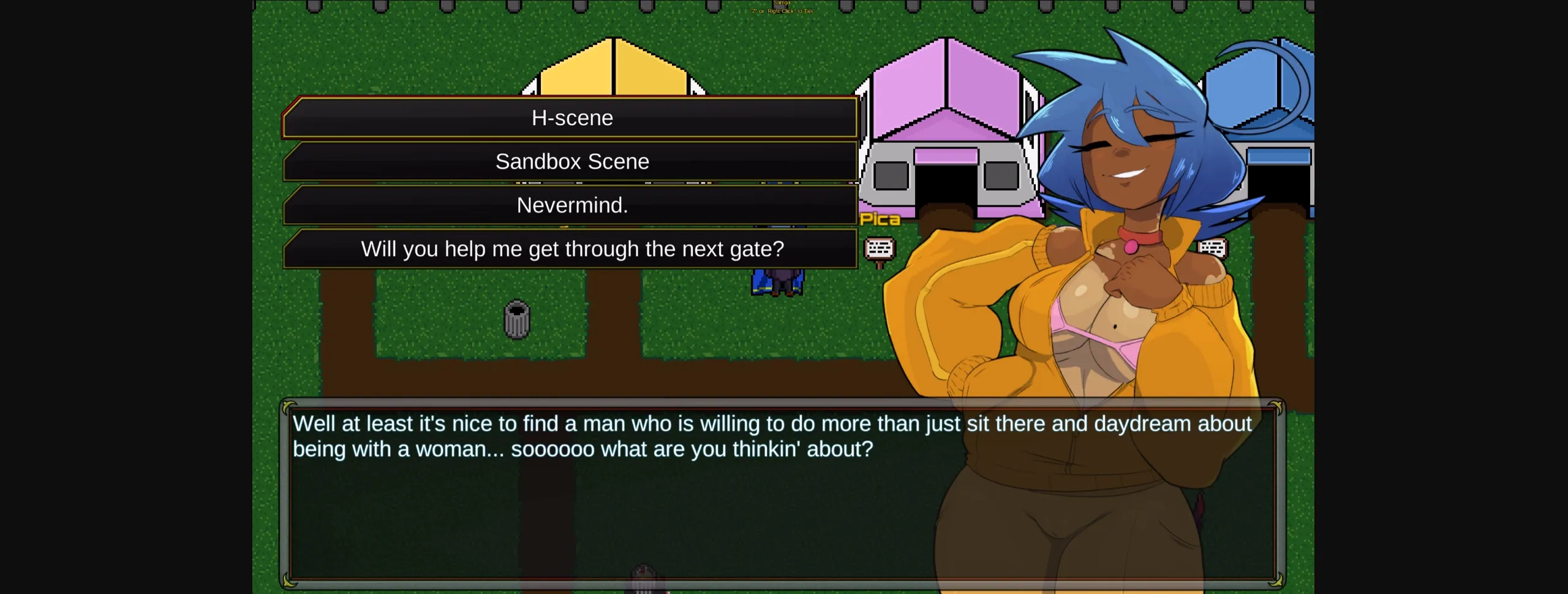Click Samga's blue hair
Viewport: 1568px width, 594px height.
(x=1133, y=74)
